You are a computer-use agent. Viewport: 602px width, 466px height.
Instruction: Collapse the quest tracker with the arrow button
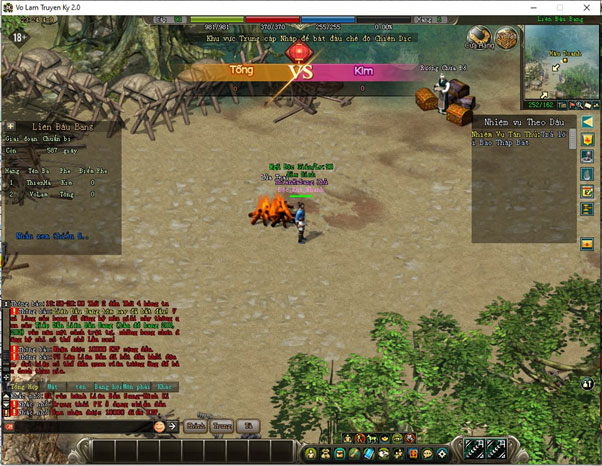(x=587, y=121)
